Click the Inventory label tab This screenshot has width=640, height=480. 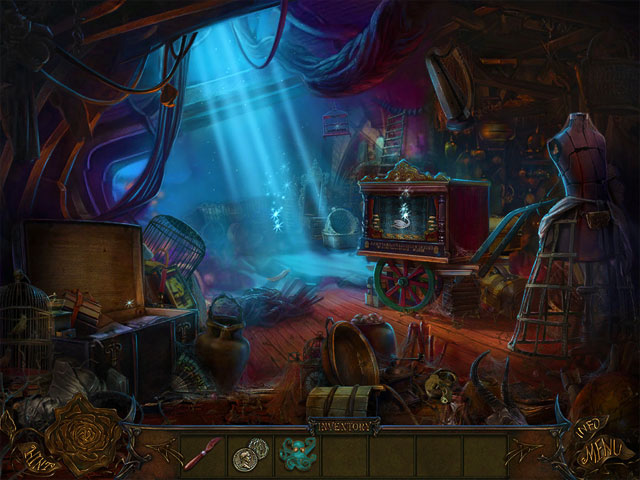click(x=342, y=423)
